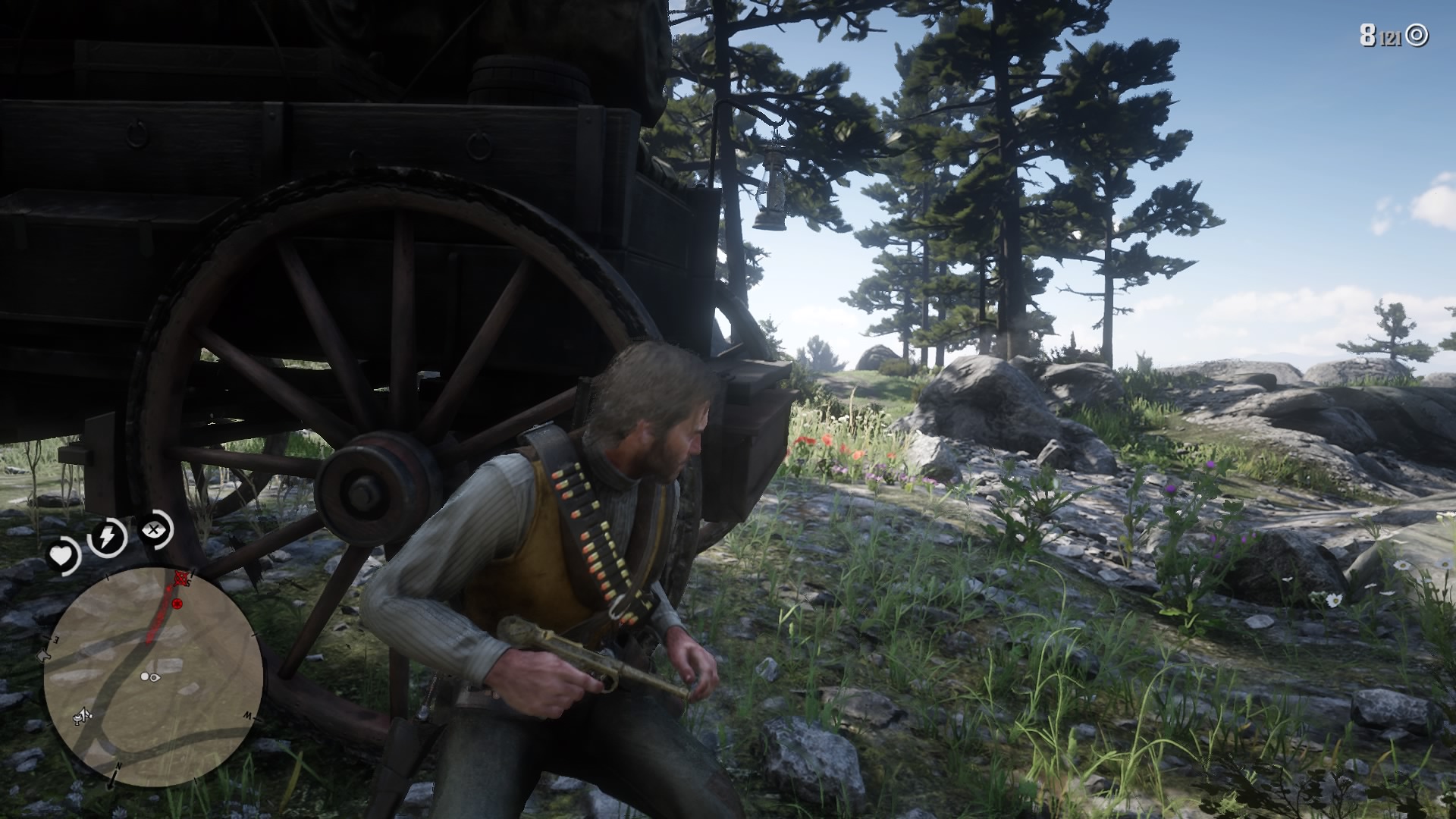Click the red enemy dot on minimap

(177, 604)
